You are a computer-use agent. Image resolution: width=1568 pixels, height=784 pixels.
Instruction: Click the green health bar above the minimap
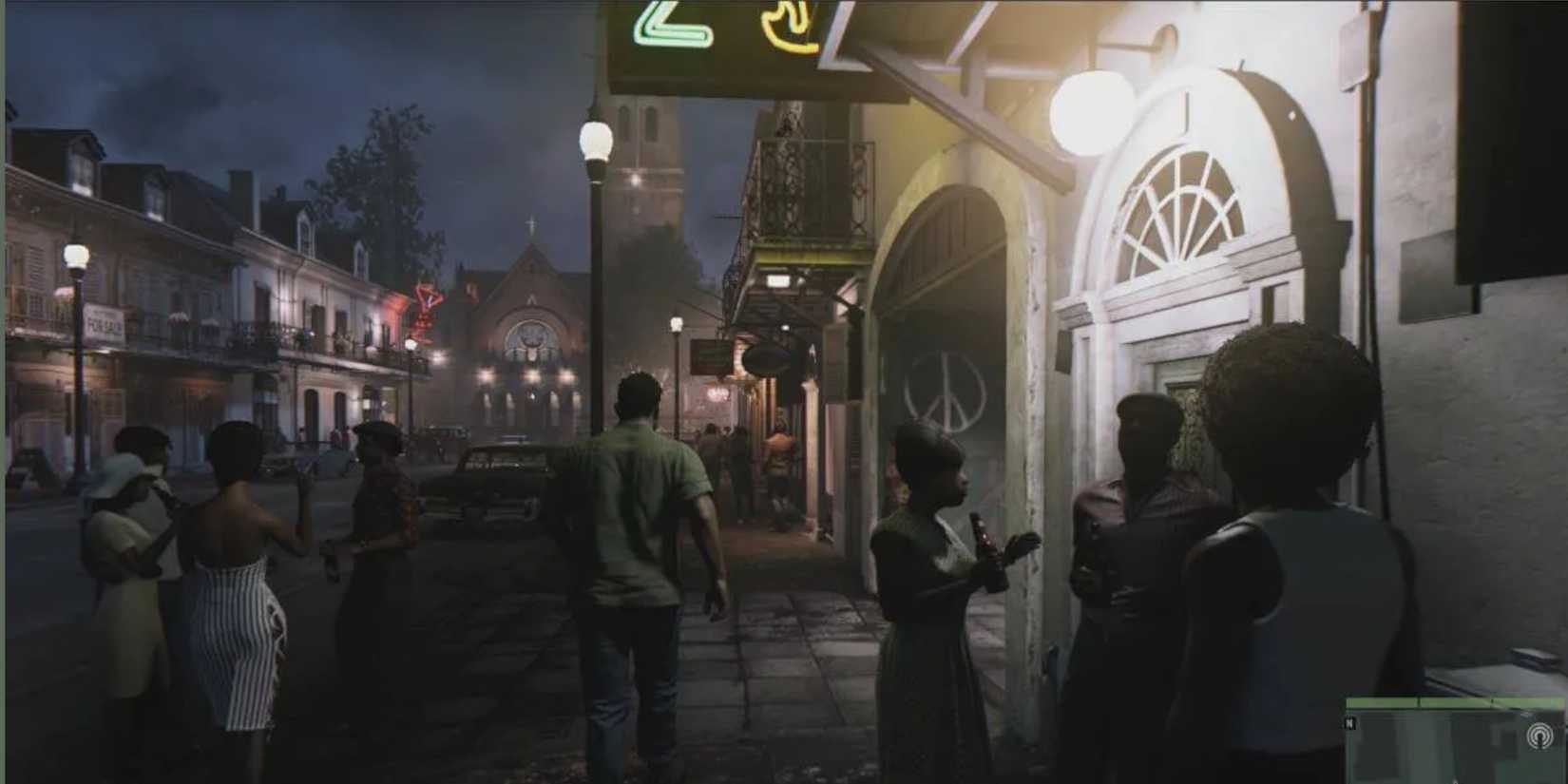[1454, 700]
